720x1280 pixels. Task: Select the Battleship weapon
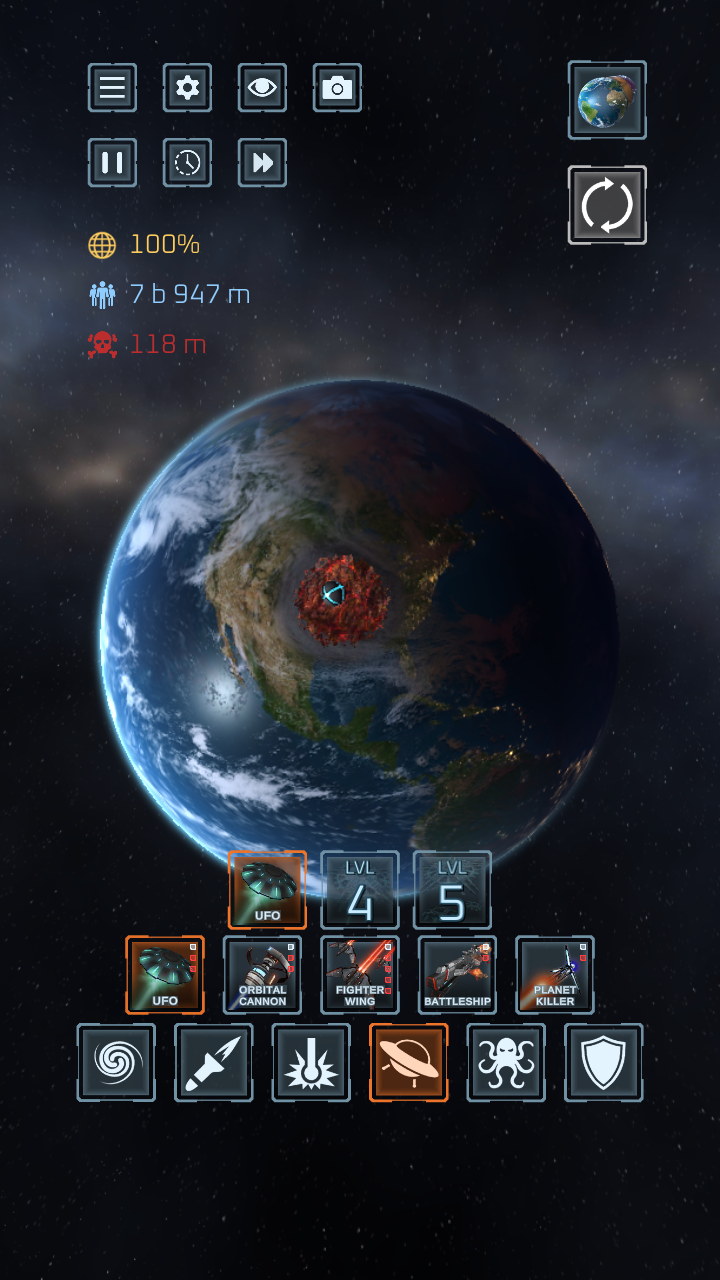tap(457, 975)
